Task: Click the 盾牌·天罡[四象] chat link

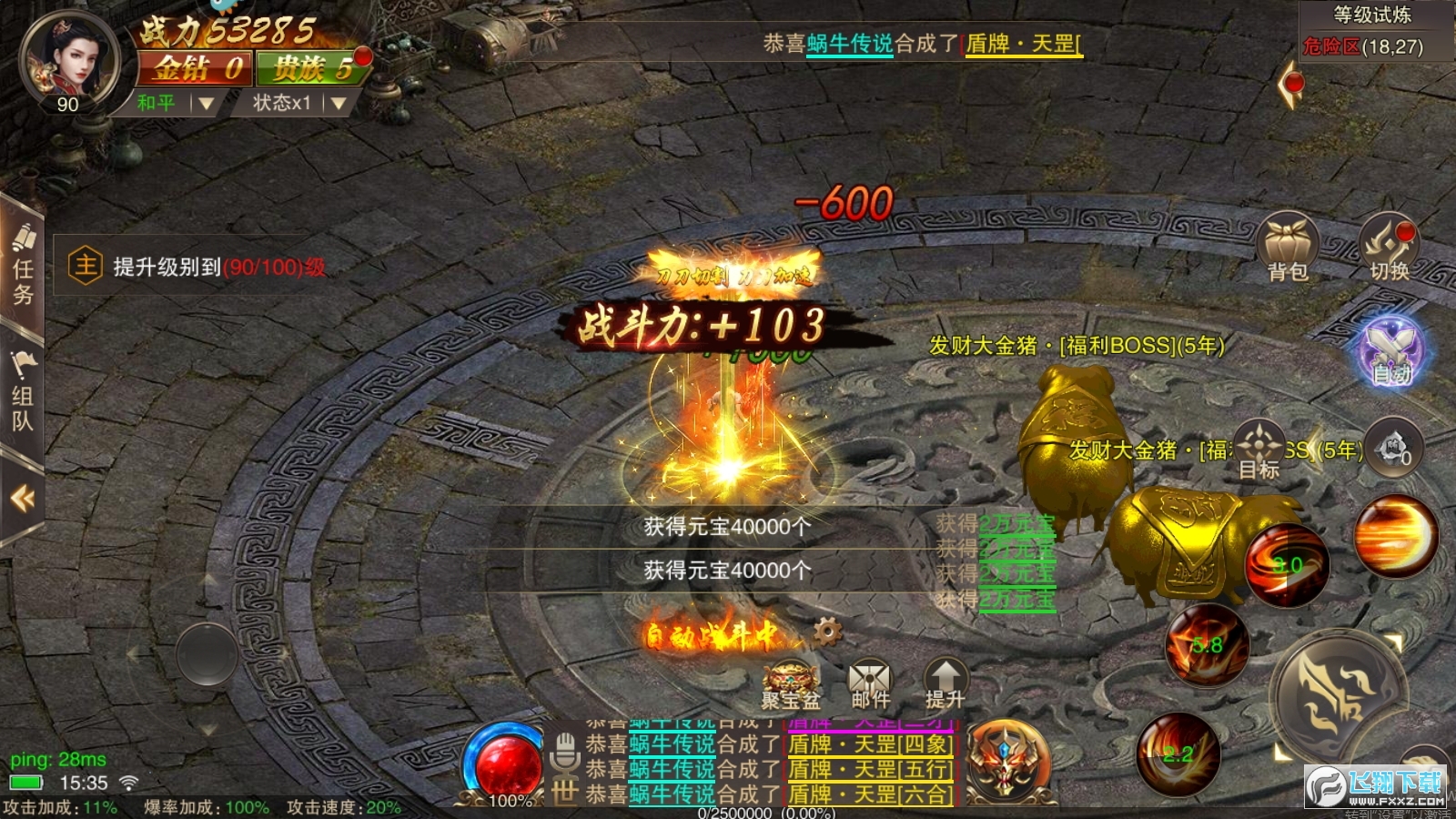Action: pos(870,744)
